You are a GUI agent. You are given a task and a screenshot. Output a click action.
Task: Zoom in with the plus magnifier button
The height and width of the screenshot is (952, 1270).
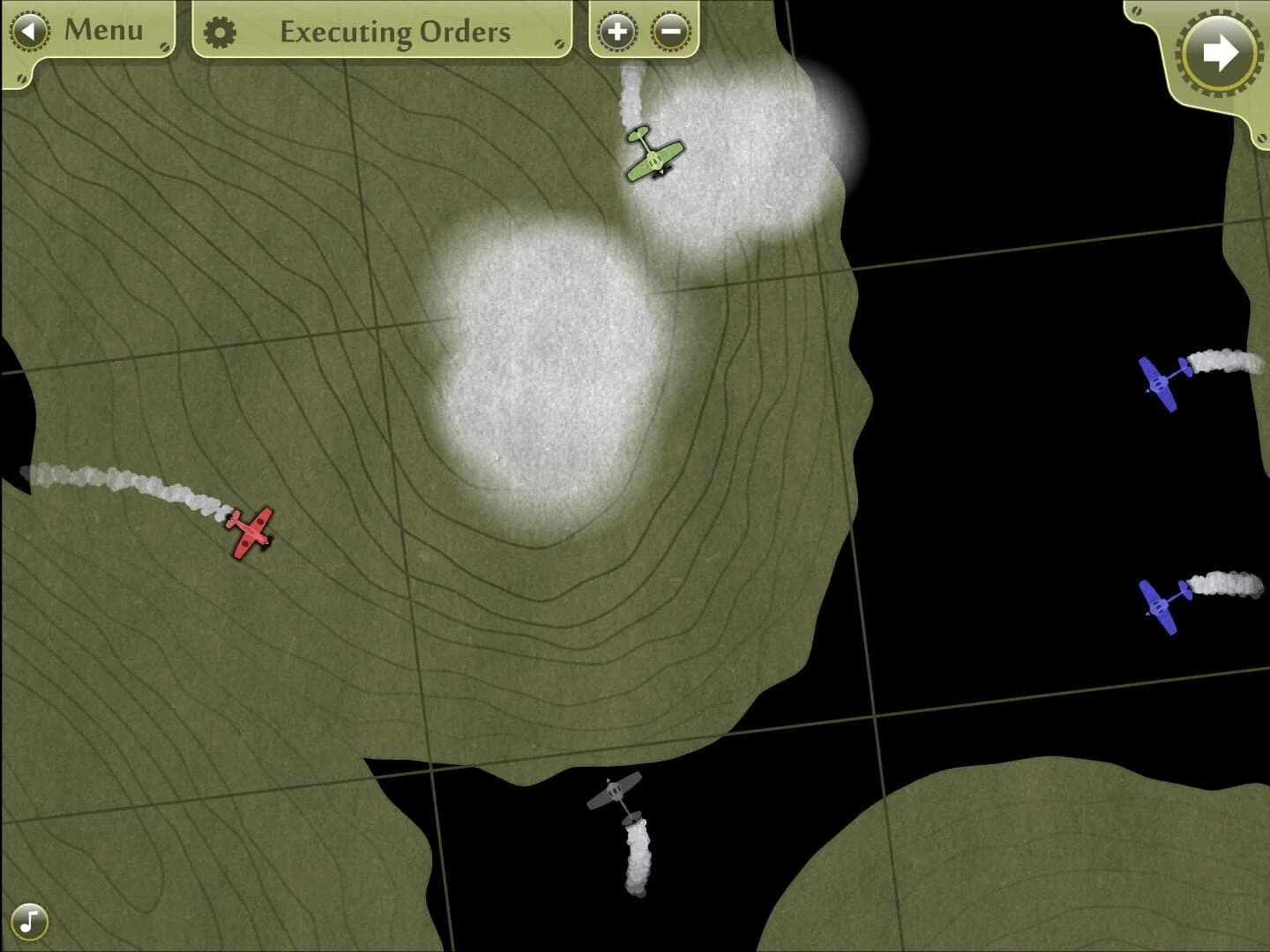click(x=617, y=30)
